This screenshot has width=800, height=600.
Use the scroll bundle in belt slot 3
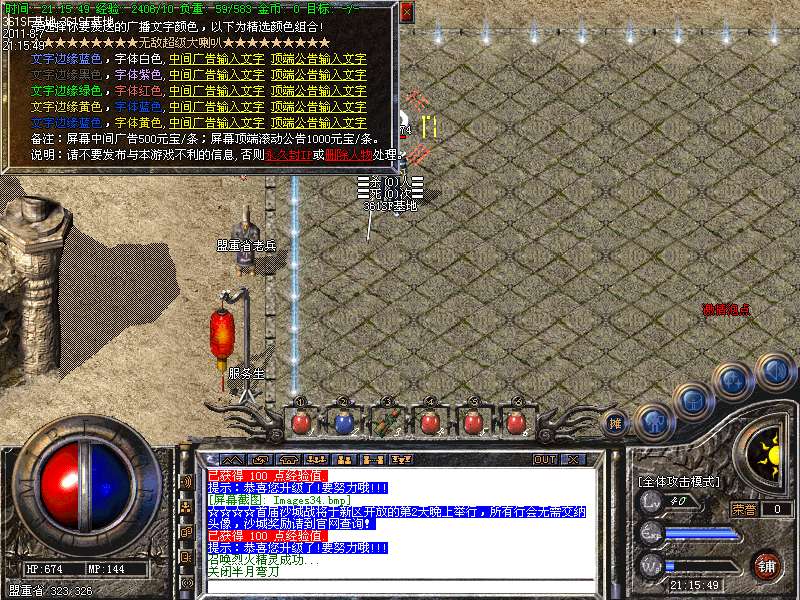(x=387, y=423)
